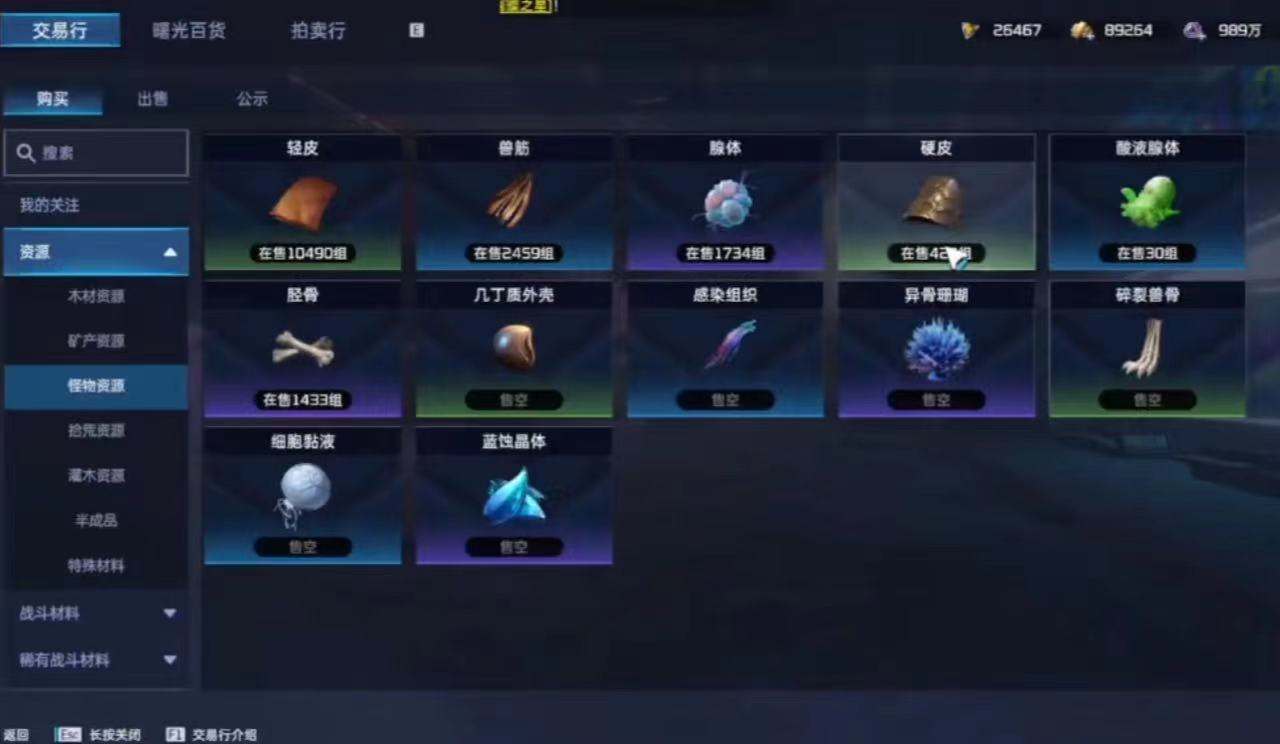
Task: Switch to the 曙光百货 tab
Action: point(188,30)
